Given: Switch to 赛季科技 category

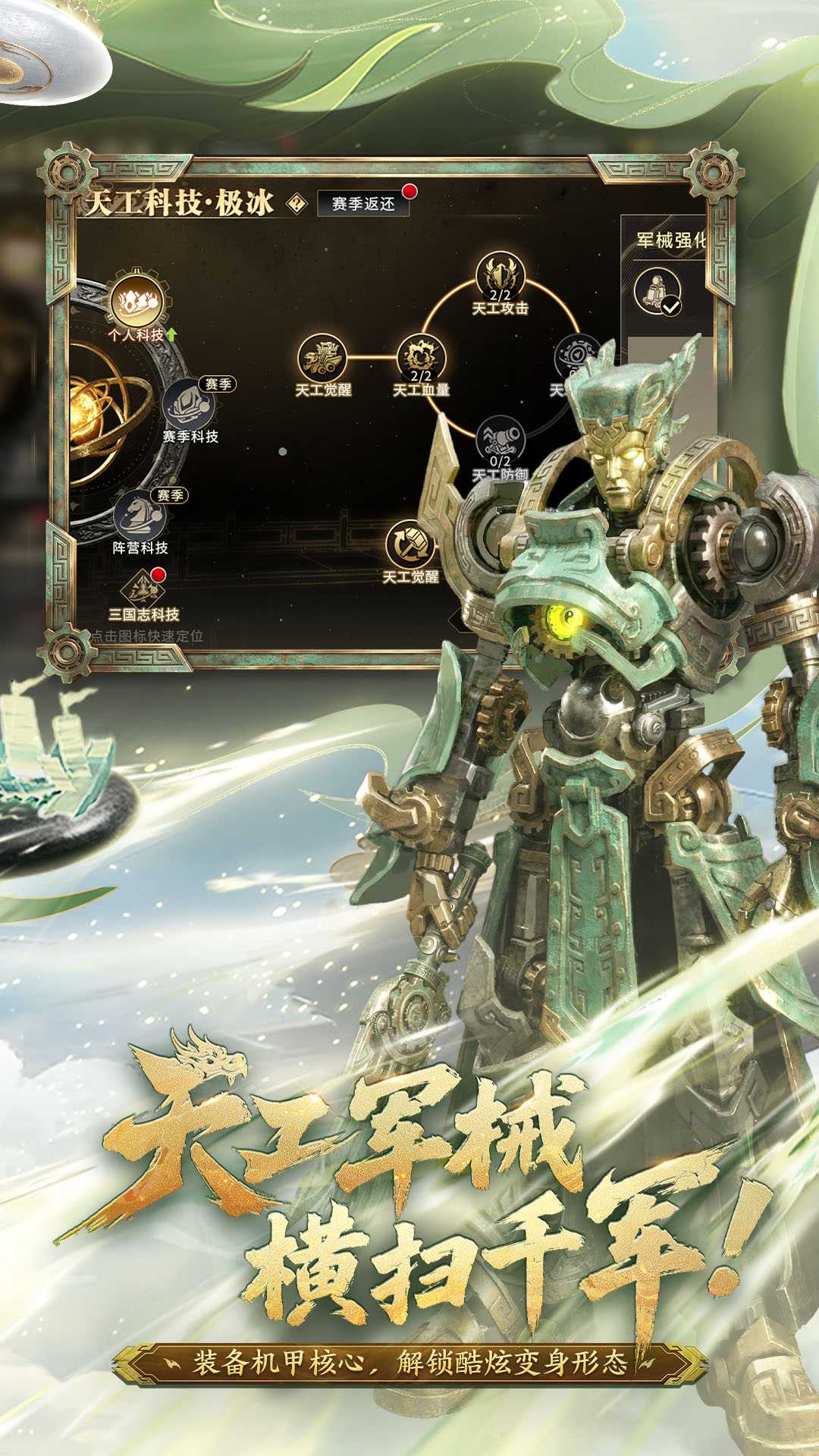Looking at the screenshot, I should click(x=189, y=406).
